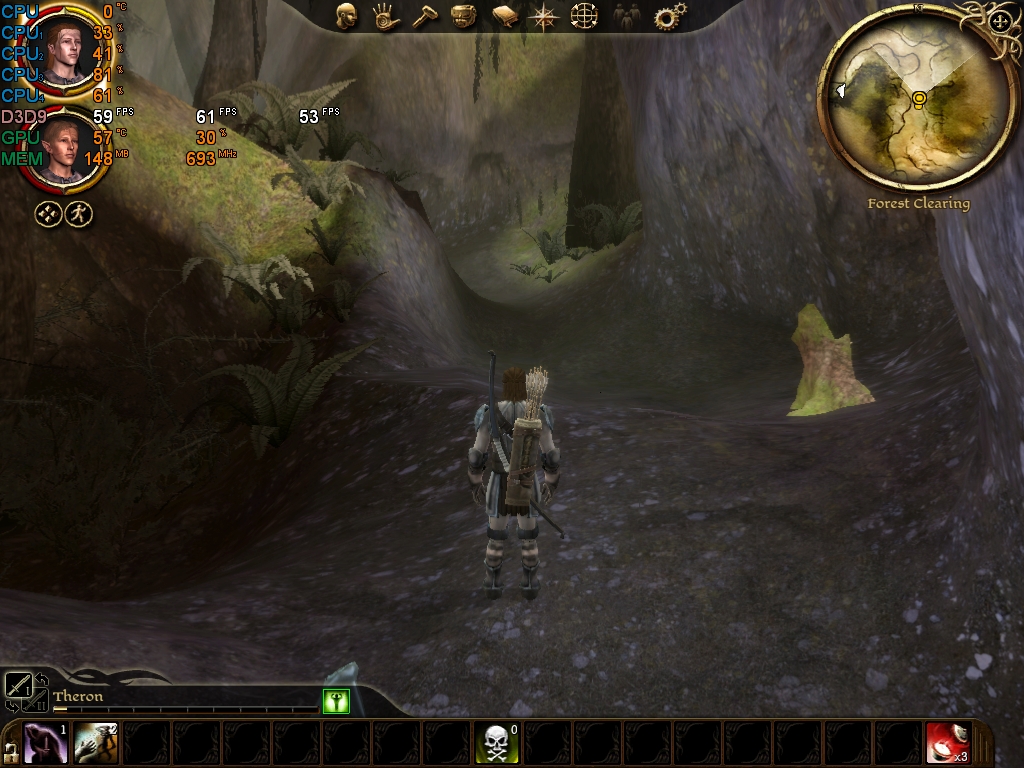
Task: Open the game menu gears icon
Action: pyautogui.click(x=669, y=16)
